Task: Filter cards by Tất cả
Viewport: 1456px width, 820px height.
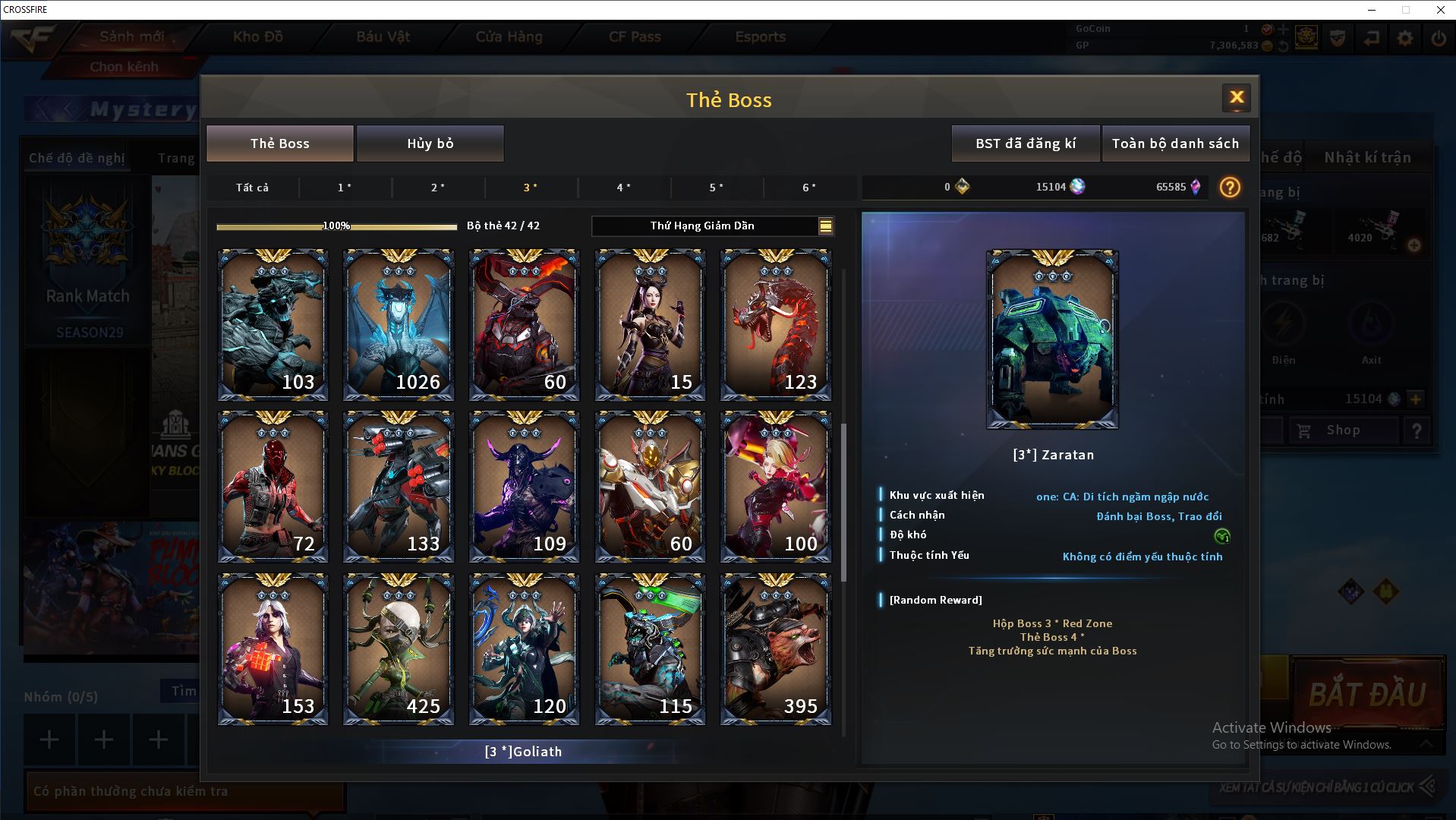Action: click(x=252, y=188)
